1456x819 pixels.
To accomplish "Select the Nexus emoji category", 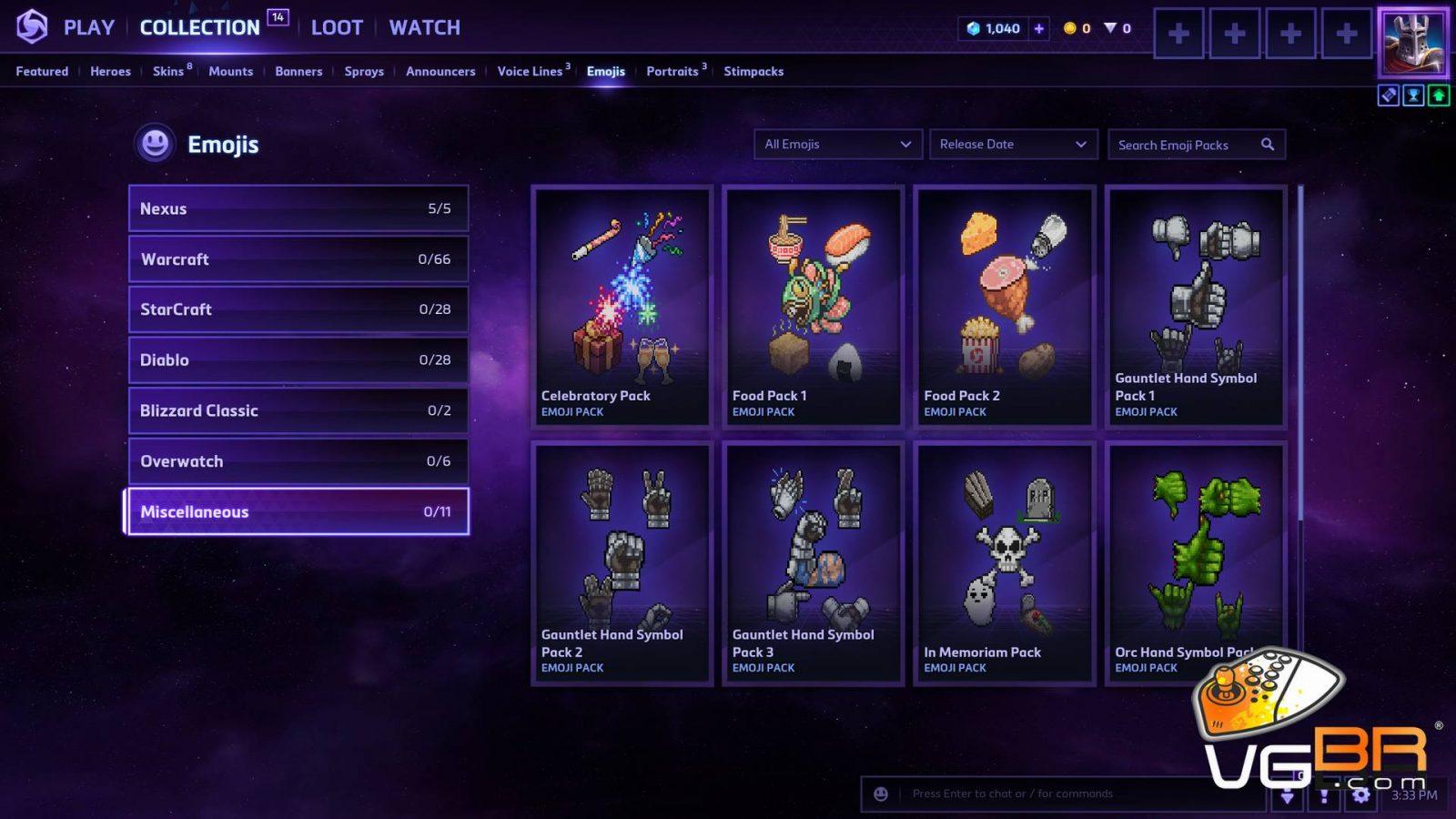I will (x=298, y=208).
